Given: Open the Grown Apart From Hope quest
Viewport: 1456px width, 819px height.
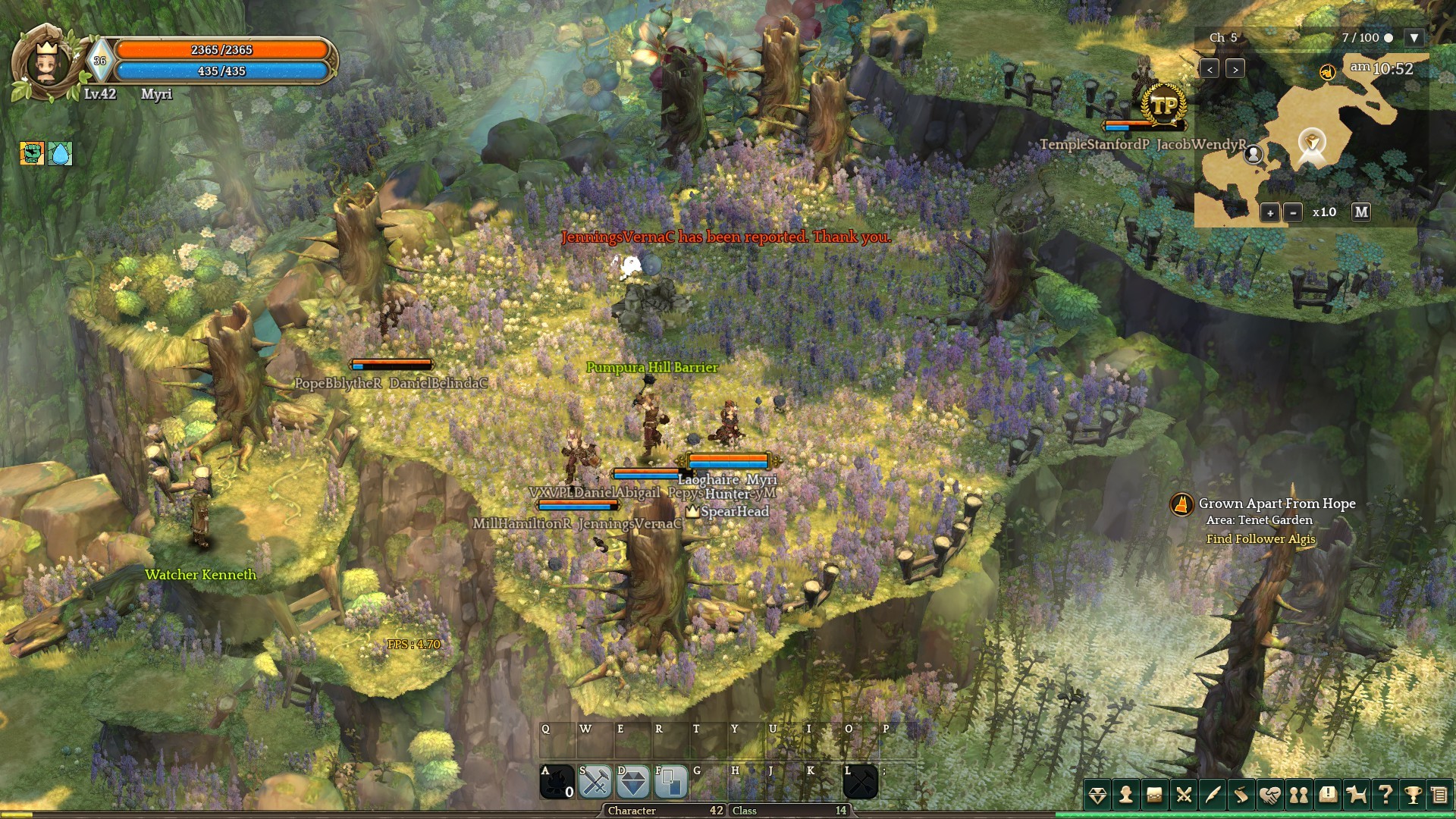Looking at the screenshot, I should point(1276,504).
